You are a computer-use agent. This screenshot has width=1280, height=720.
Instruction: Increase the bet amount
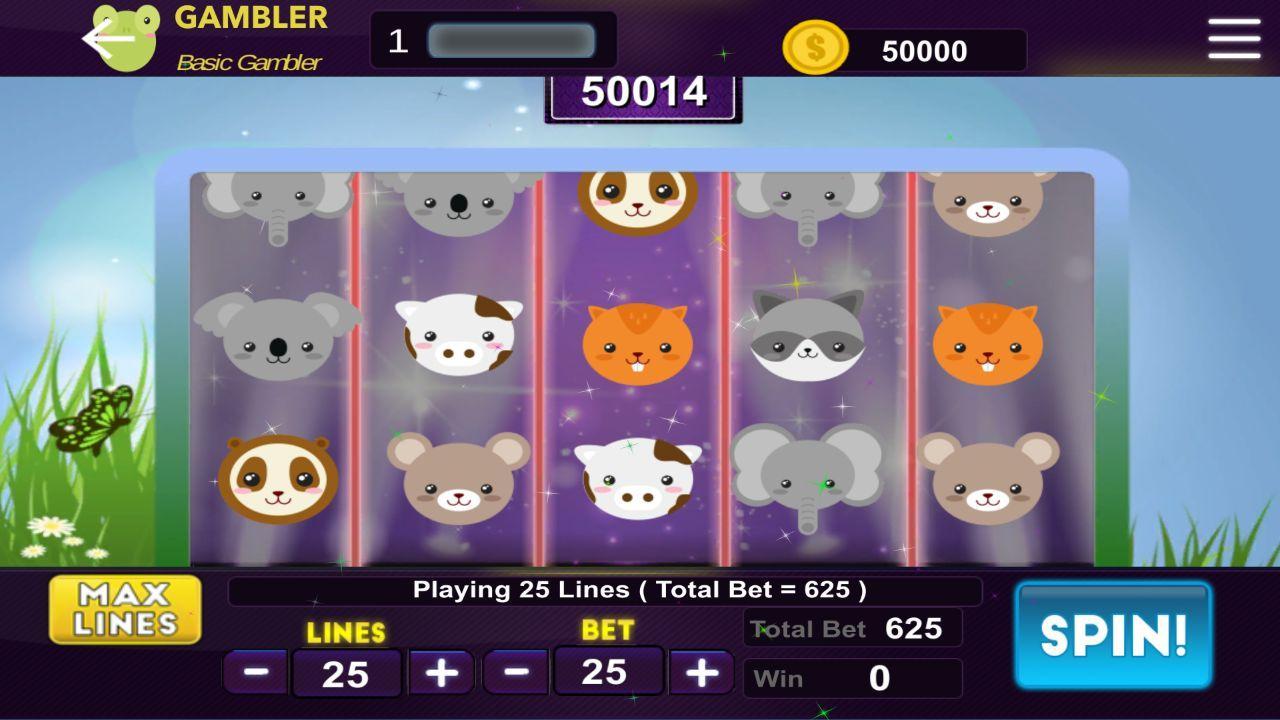click(700, 671)
